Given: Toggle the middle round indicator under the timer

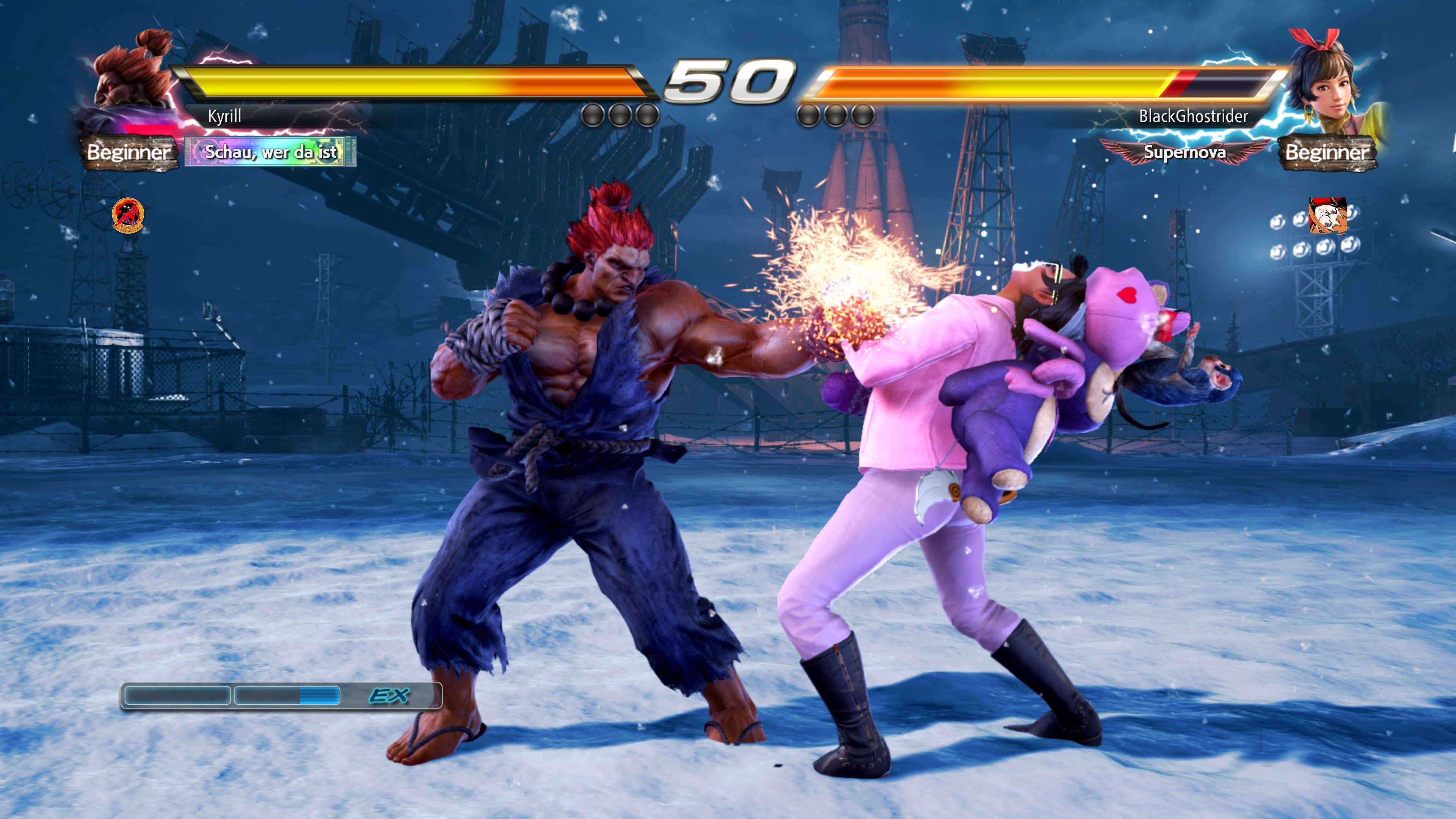Looking at the screenshot, I should click(x=619, y=116).
